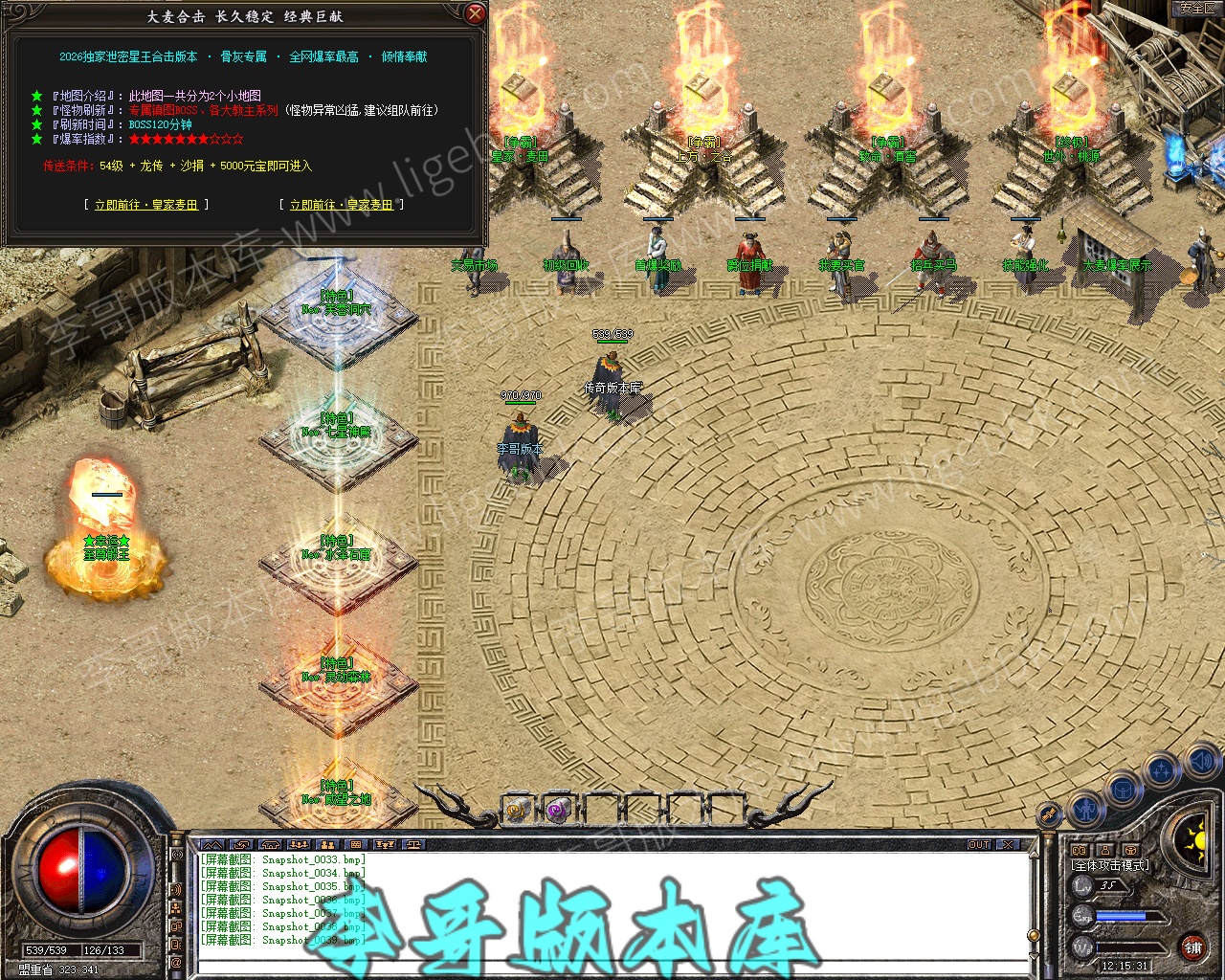Open the small person icon above attack mode

[x=1104, y=850]
